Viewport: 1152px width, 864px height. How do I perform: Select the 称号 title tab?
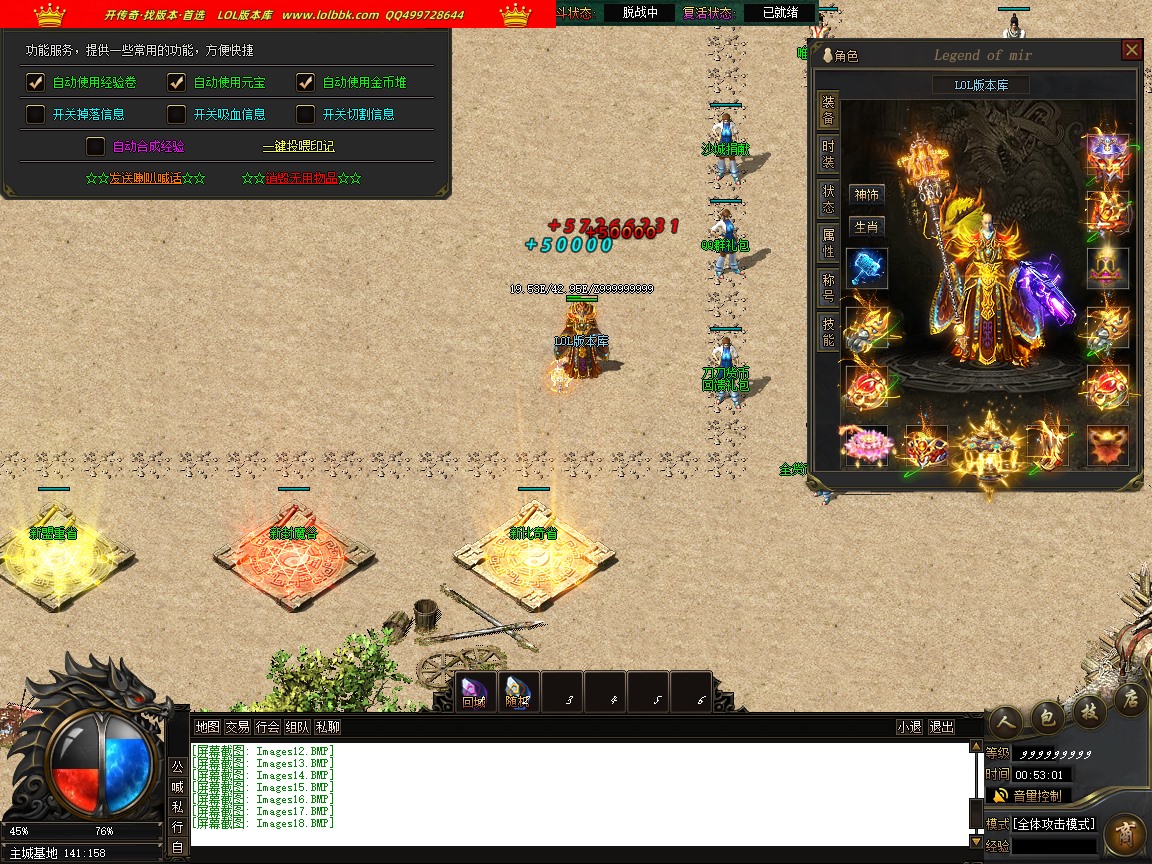[x=828, y=286]
